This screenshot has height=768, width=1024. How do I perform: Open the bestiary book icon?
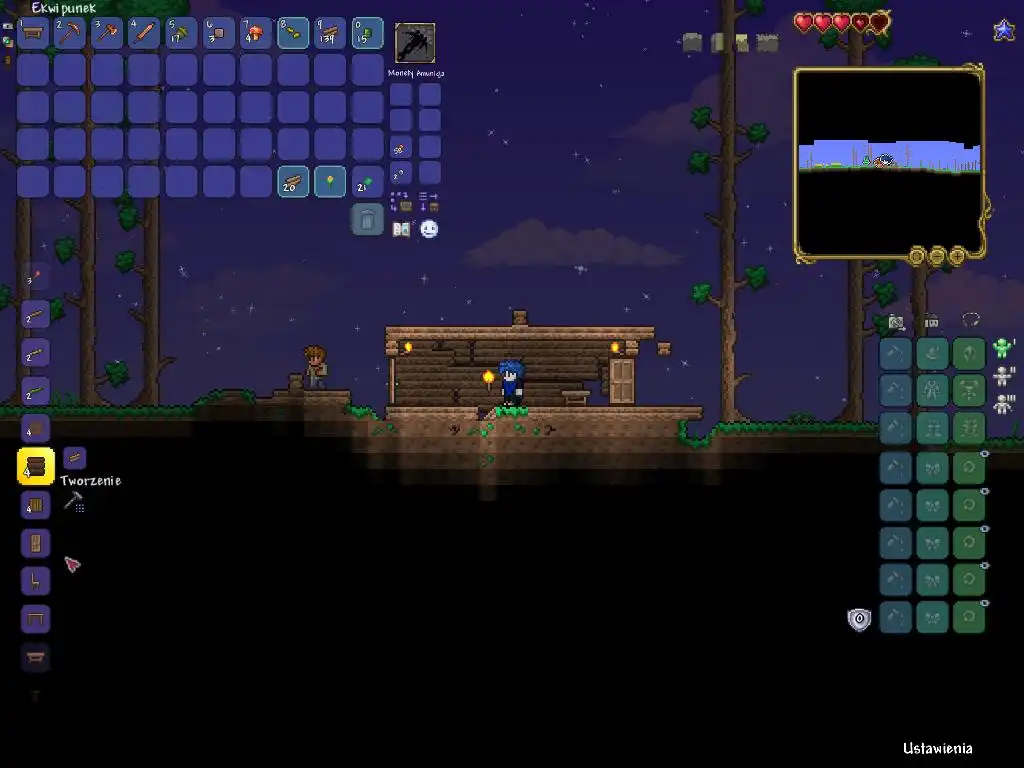[x=401, y=229]
